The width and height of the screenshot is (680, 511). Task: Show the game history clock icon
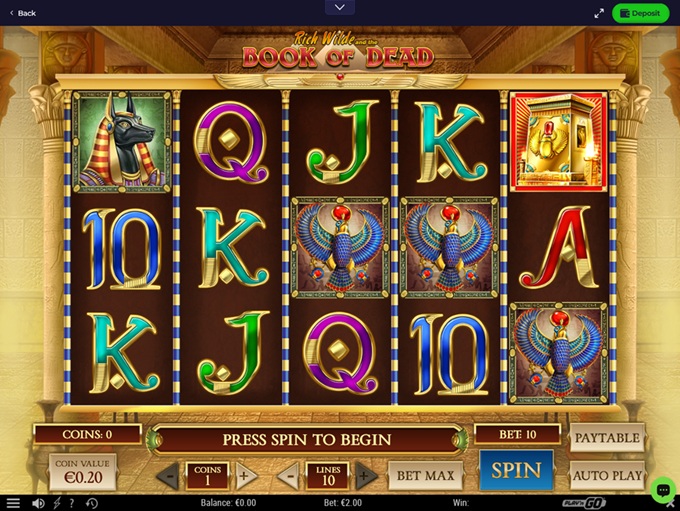[92, 503]
